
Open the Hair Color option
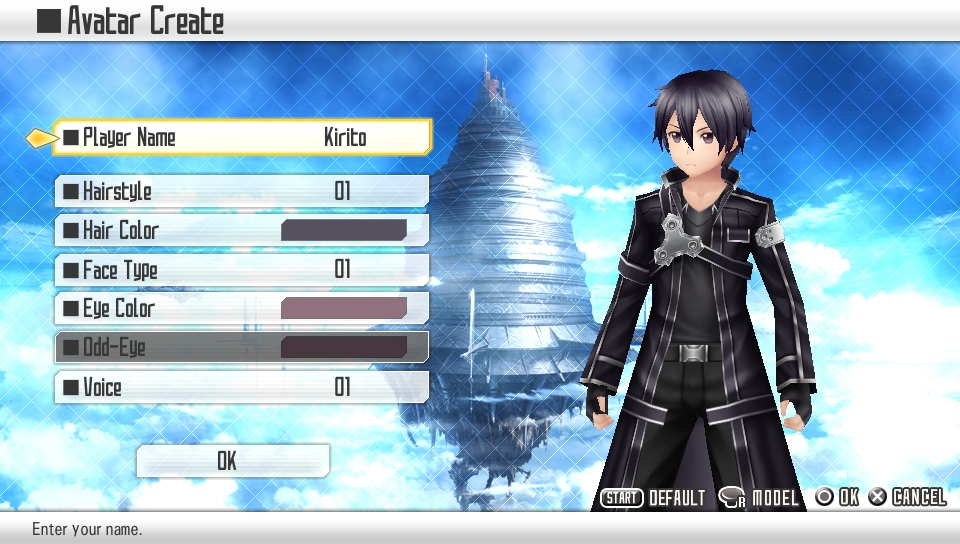pos(242,230)
